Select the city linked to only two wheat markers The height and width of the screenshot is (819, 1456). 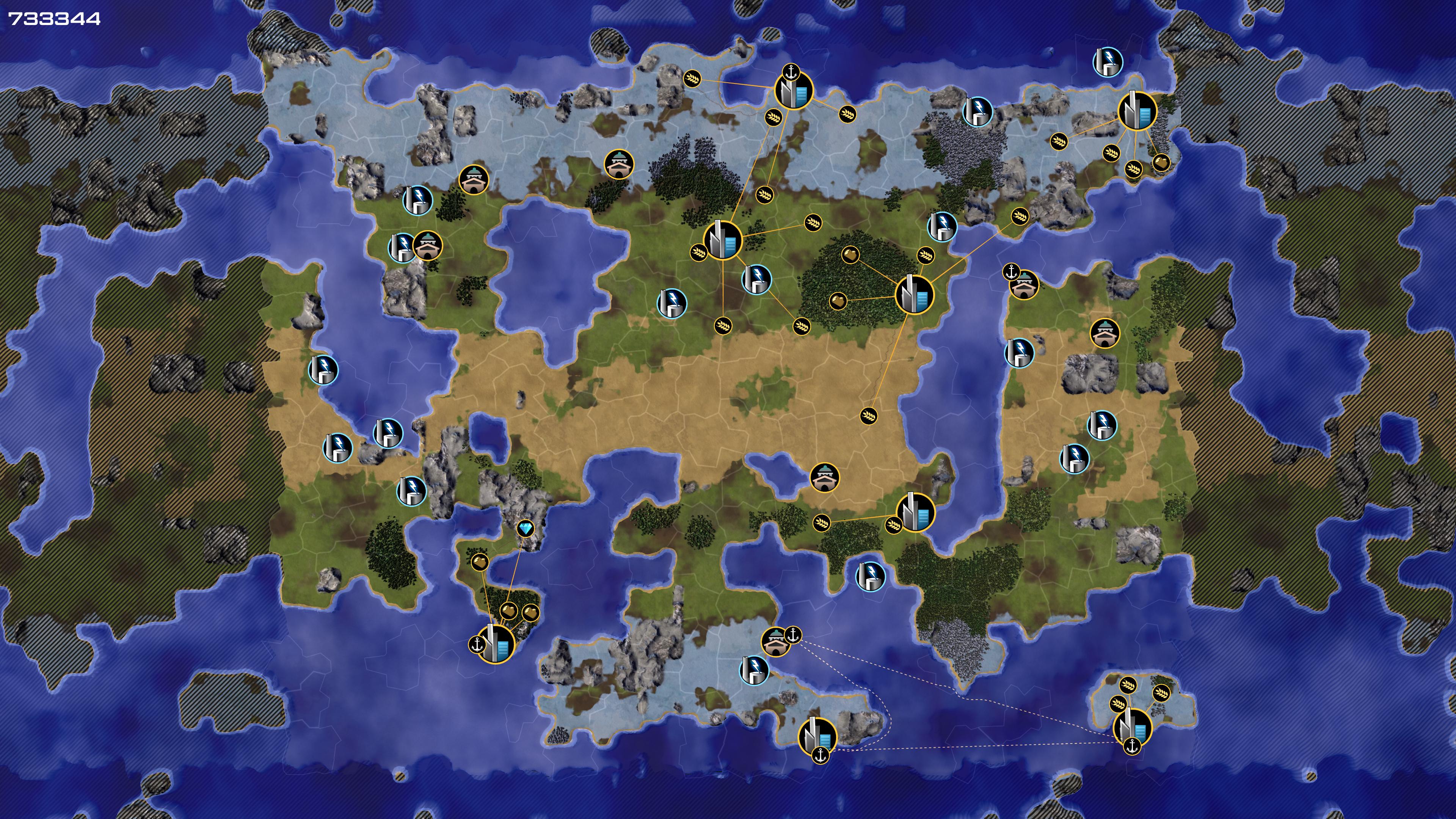click(x=915, y=512)
